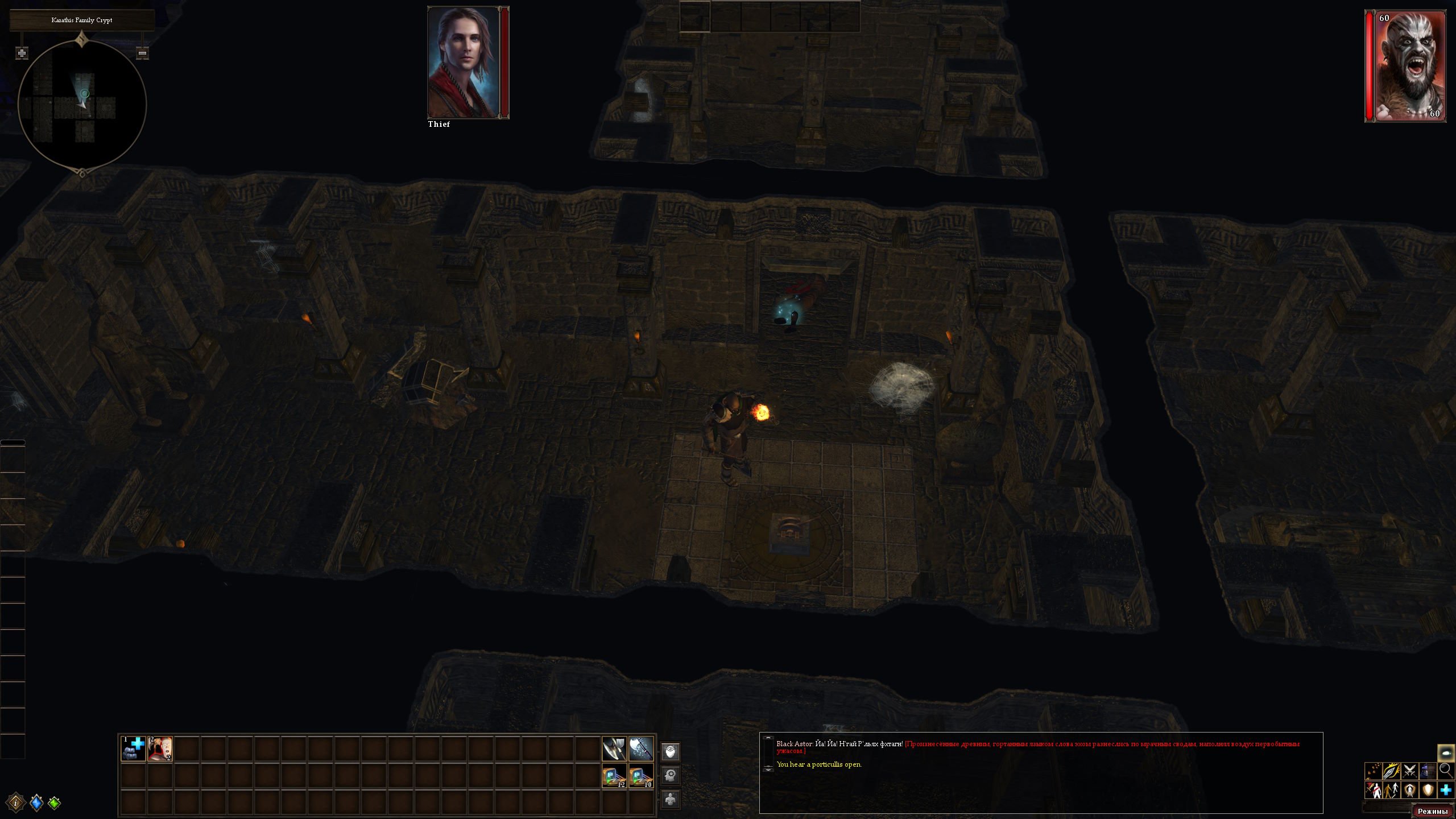Select the Thief companion portrait
1456x819 pixels.
click(464, 62)
